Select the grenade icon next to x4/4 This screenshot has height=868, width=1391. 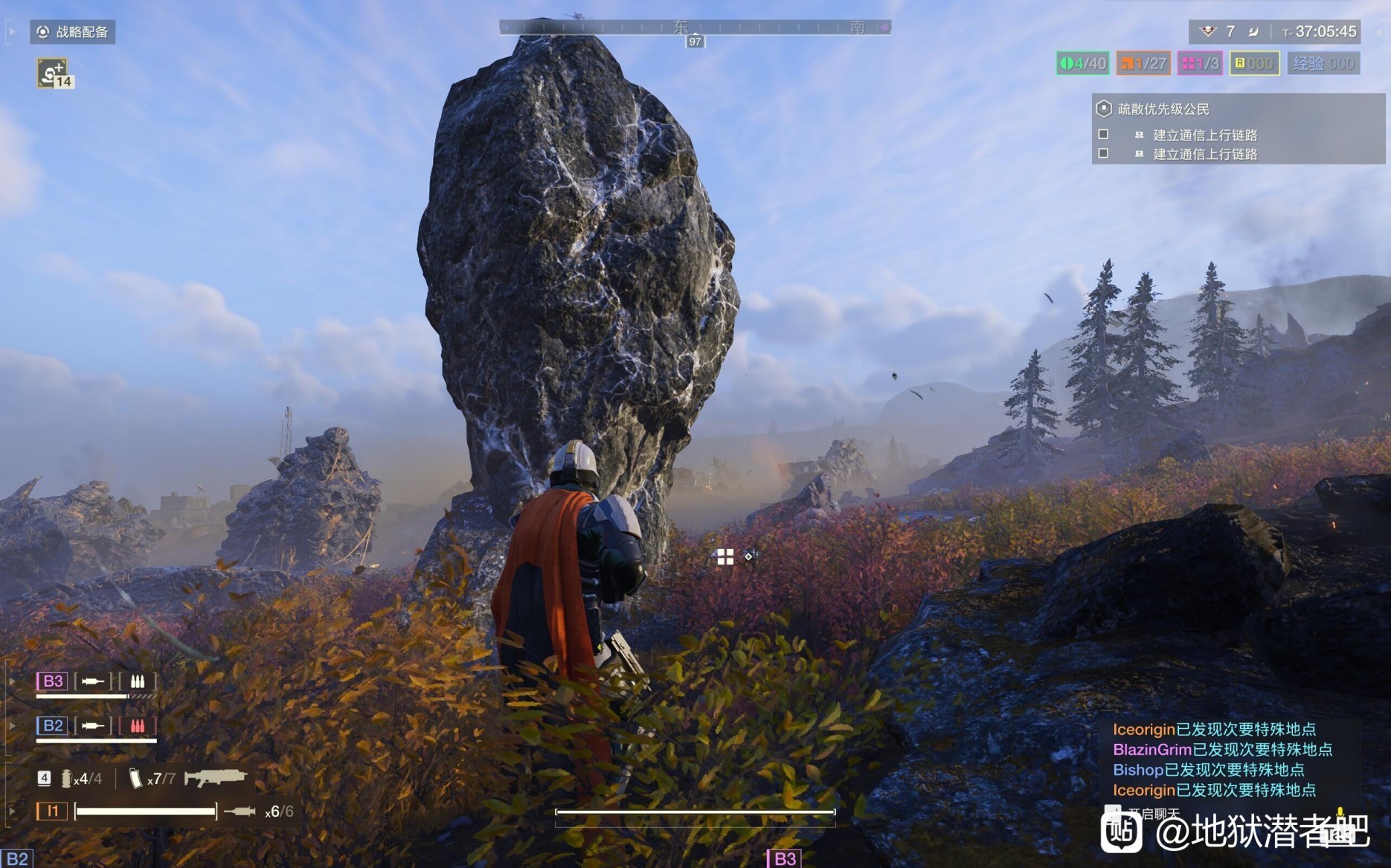pyautogui.click(x=66, y=779)
